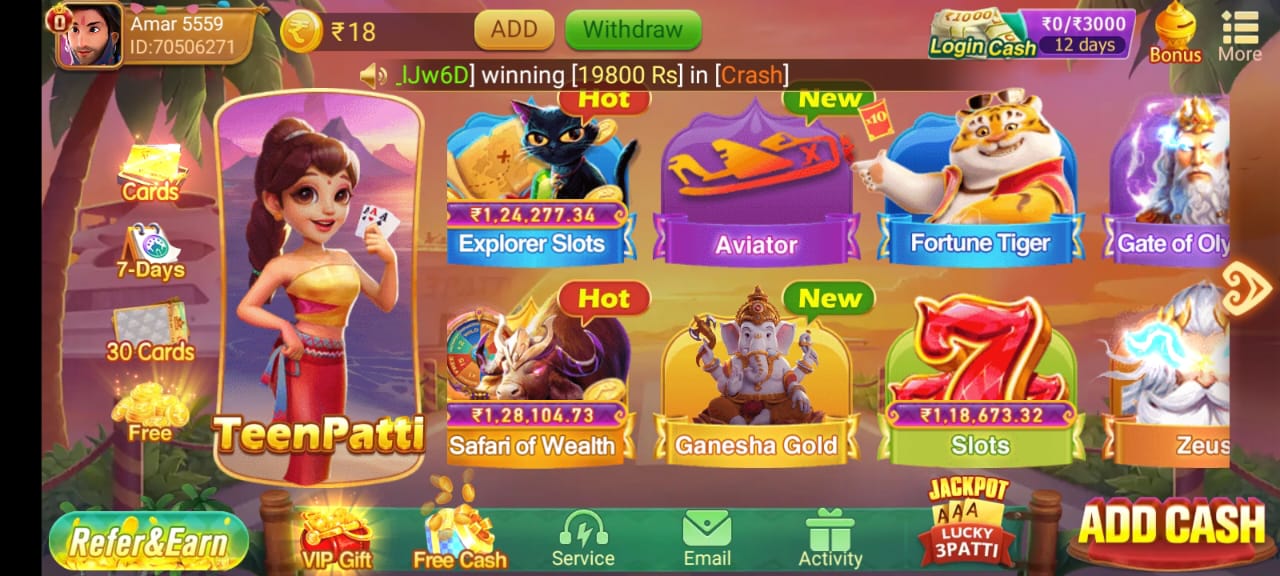Screen dimensions: 1280x576
Task: Check the 7-Days reward calendar
Action: (x=150, y=252)
